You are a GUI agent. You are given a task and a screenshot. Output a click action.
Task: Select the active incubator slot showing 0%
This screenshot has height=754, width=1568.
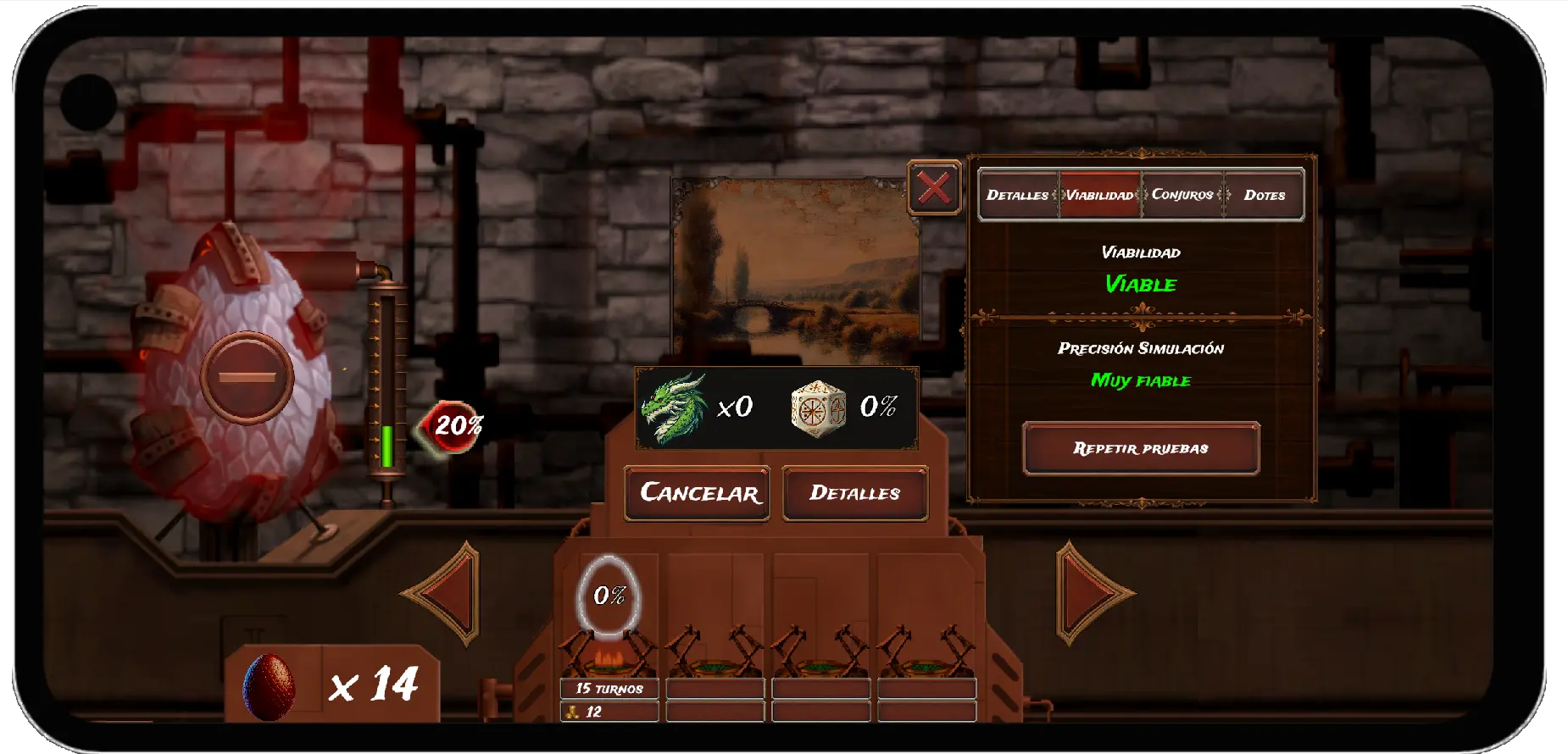(609, 596)
